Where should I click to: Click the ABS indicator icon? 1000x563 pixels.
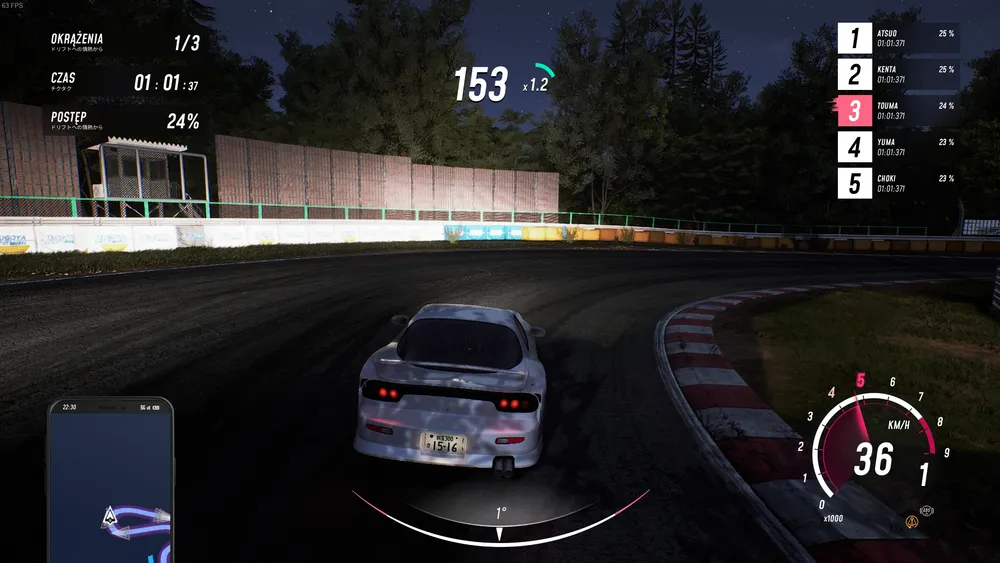click(926, 509)
